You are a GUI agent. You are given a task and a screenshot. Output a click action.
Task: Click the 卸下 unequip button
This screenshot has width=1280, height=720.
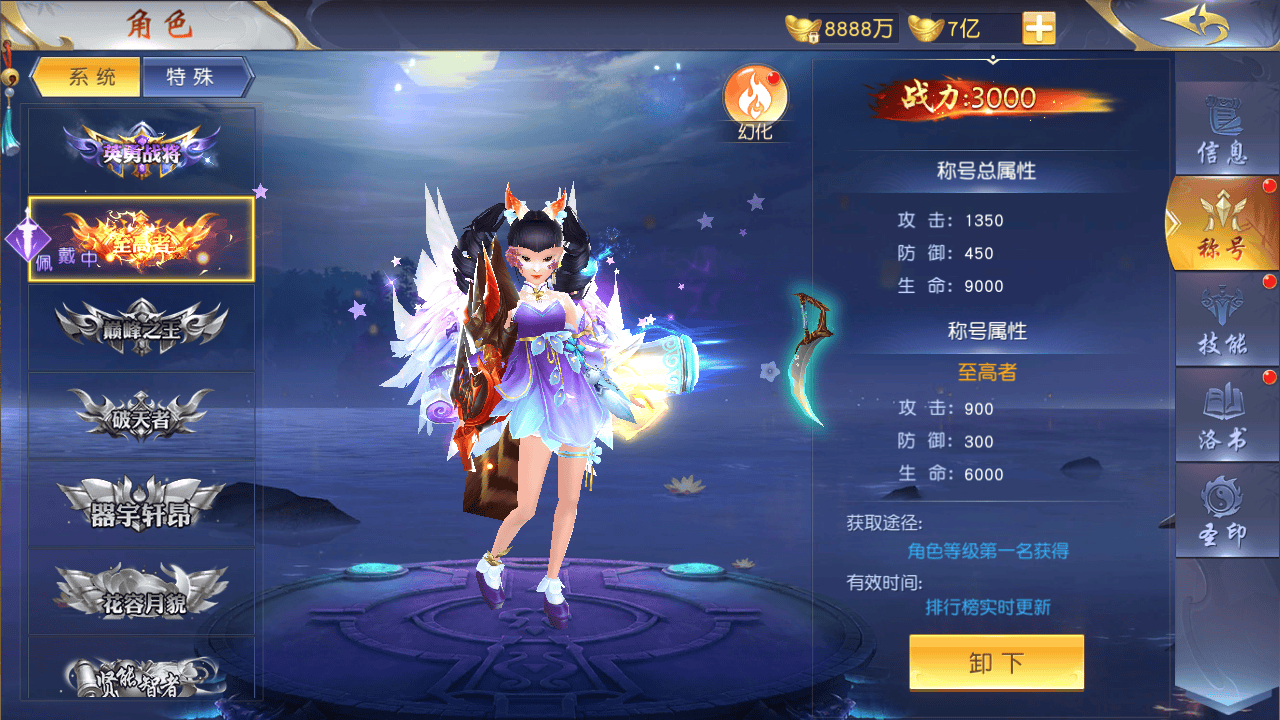996,662
